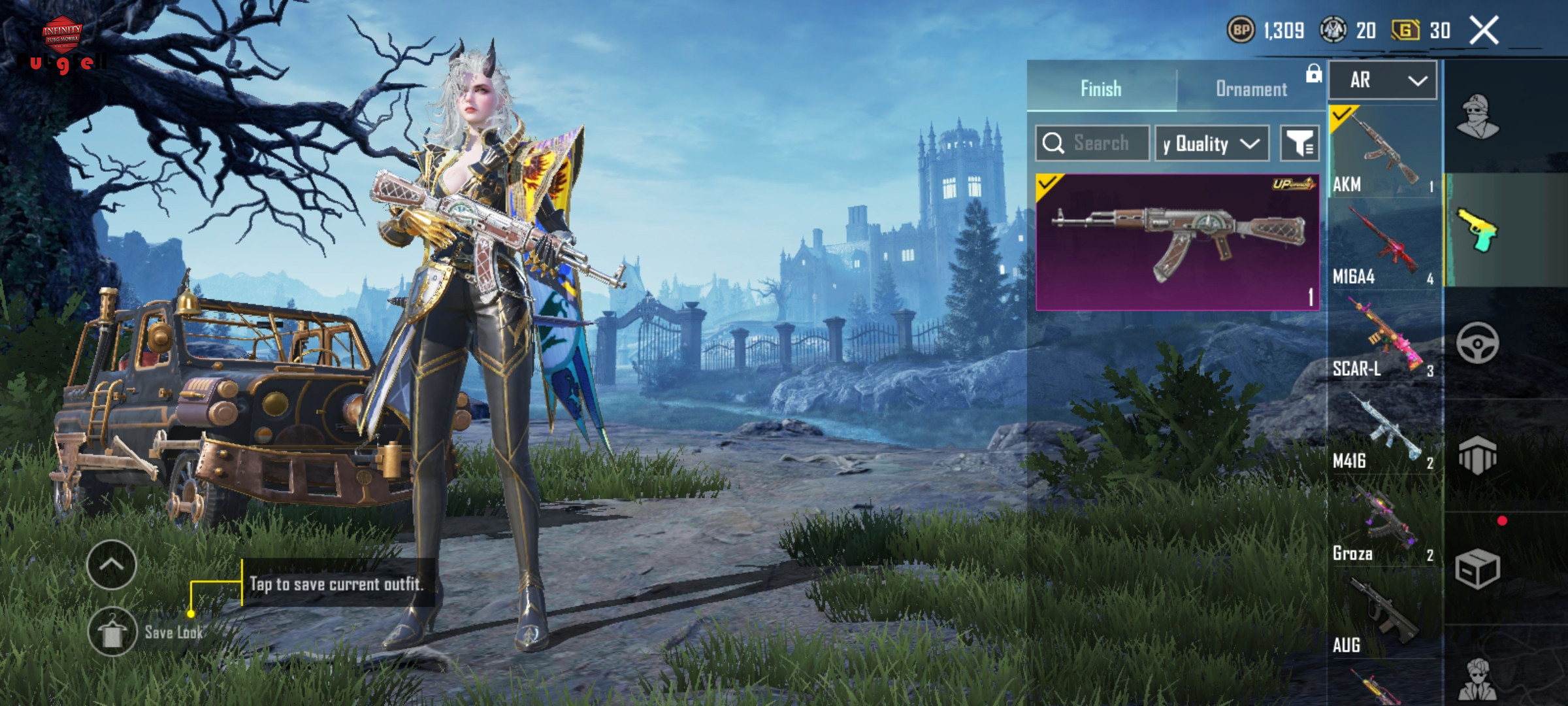Switch to the Finish tab
This screenshot has width=1568, height=706.
(x=1101, y=88)
